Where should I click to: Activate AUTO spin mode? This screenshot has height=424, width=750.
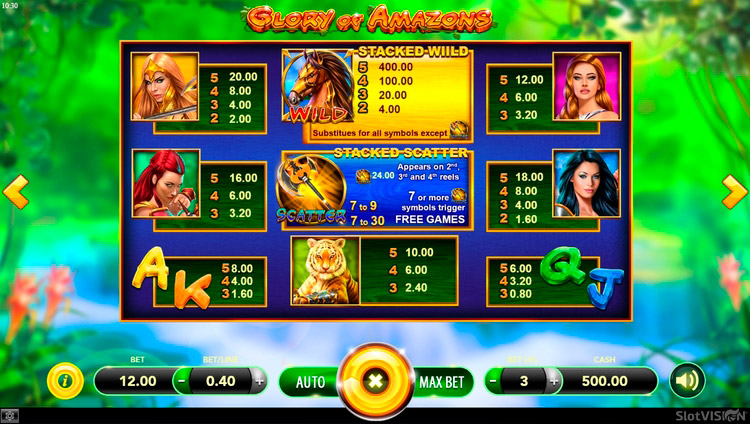[x=310, y=381]
